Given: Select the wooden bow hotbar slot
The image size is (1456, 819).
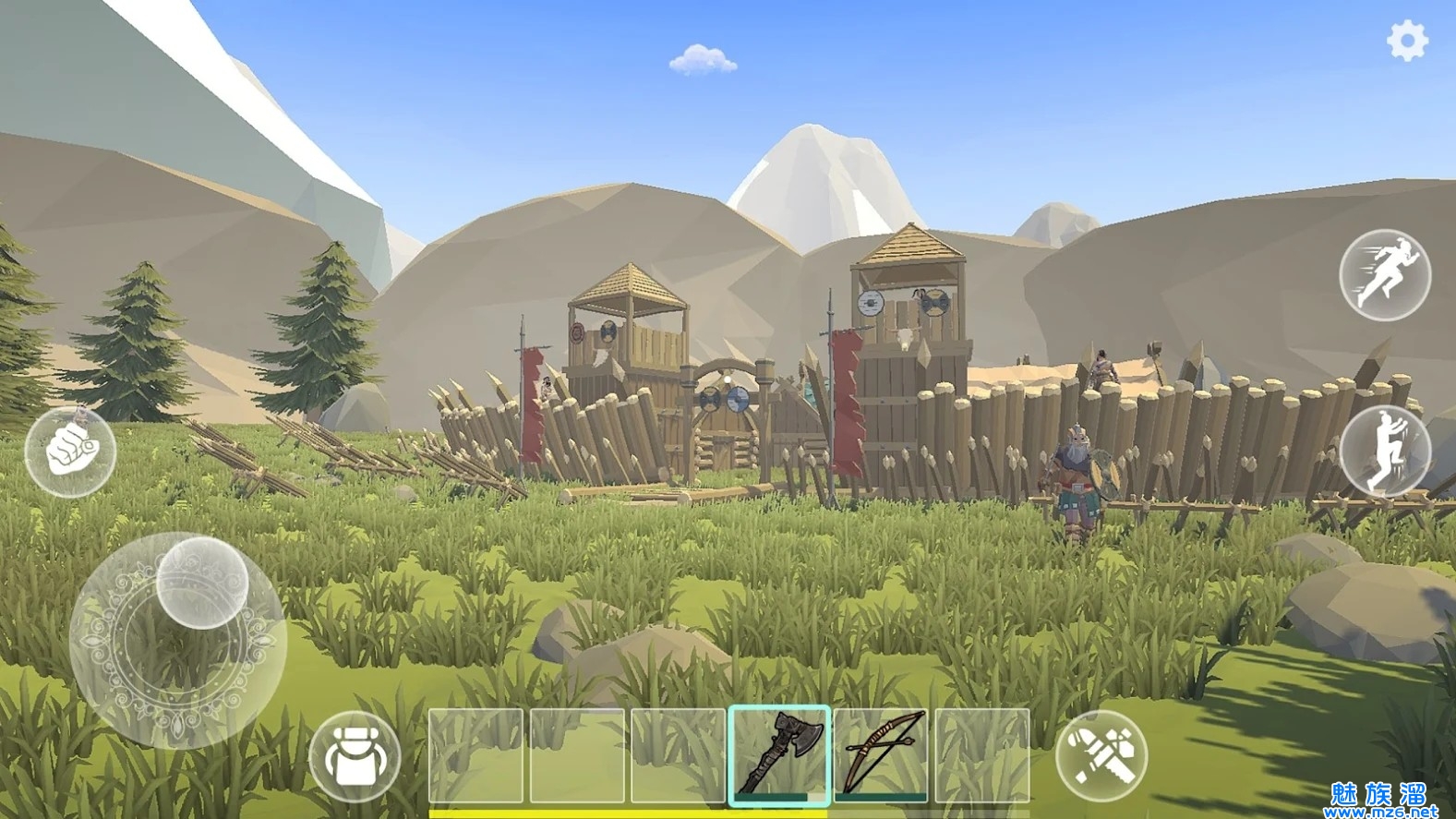Looking at the screenshot, I should tap(880, 753).
